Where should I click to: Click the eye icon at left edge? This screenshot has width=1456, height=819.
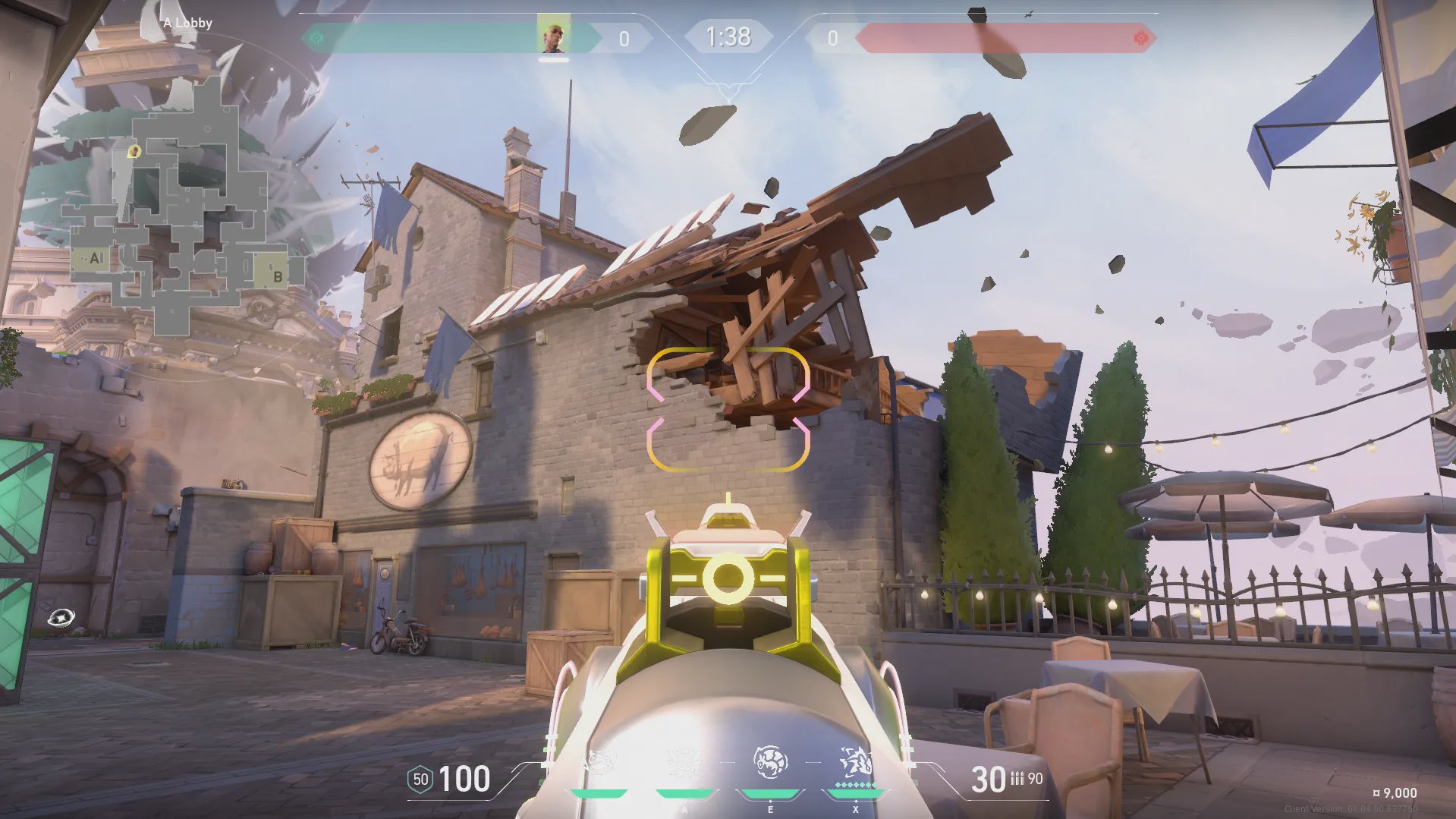coord(61,618)
